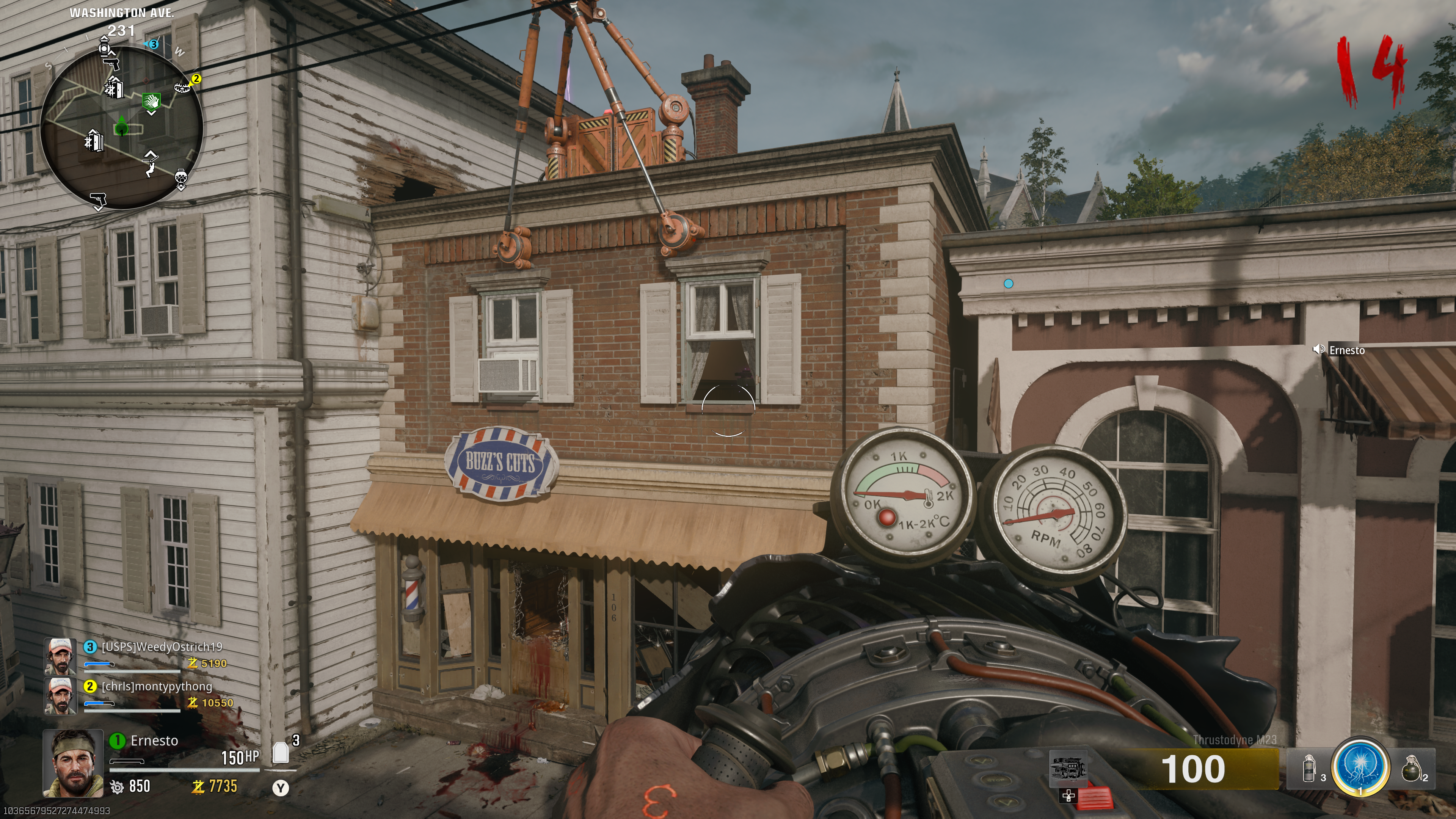Viewport: 1456px width, 819px height.
Task: Click the bear trap marker on minimap
Action: tap(182, 87)
